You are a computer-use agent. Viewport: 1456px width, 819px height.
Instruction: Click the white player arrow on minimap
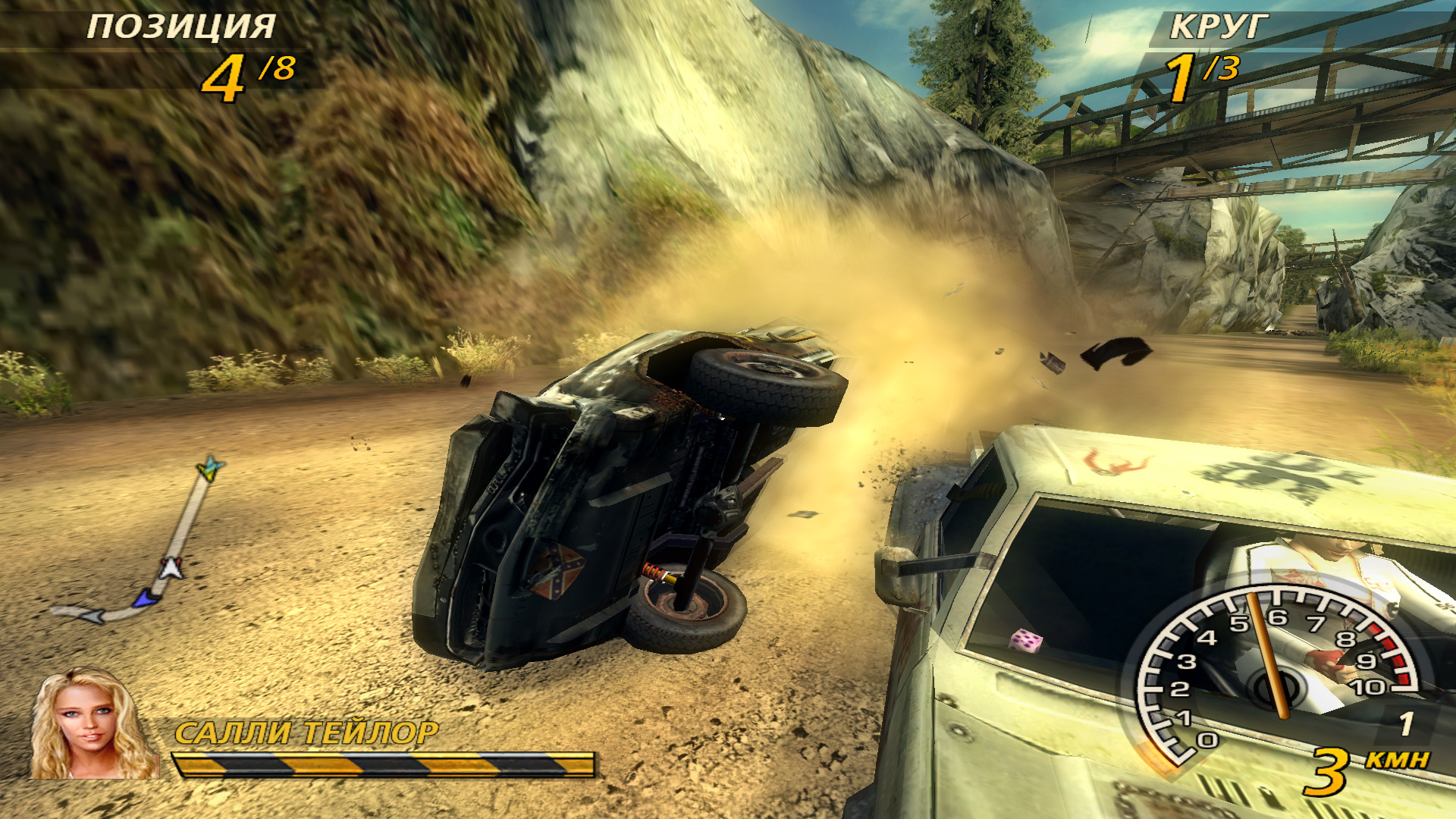point(171,567)
